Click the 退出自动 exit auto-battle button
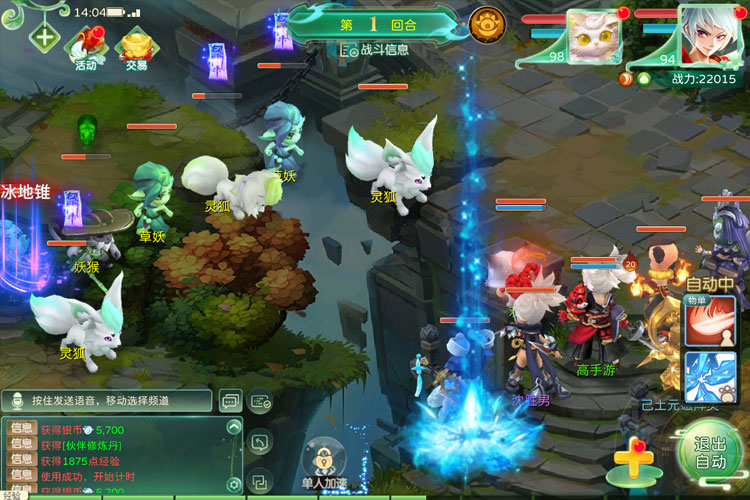This screenshot has height=500, width=750. (709, 453)
